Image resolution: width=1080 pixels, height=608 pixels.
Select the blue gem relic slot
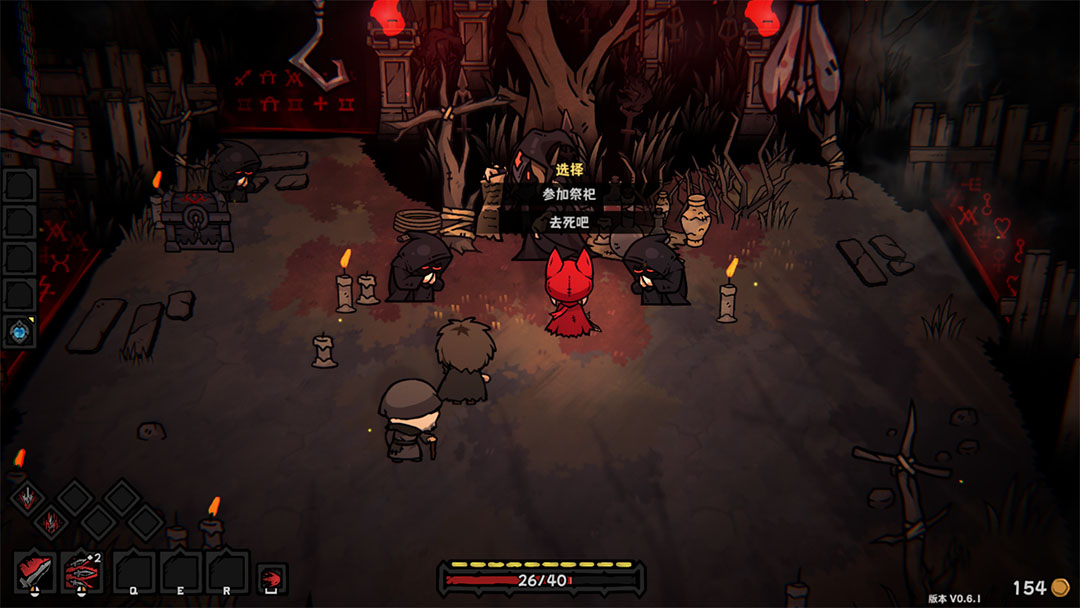[20, 331]
